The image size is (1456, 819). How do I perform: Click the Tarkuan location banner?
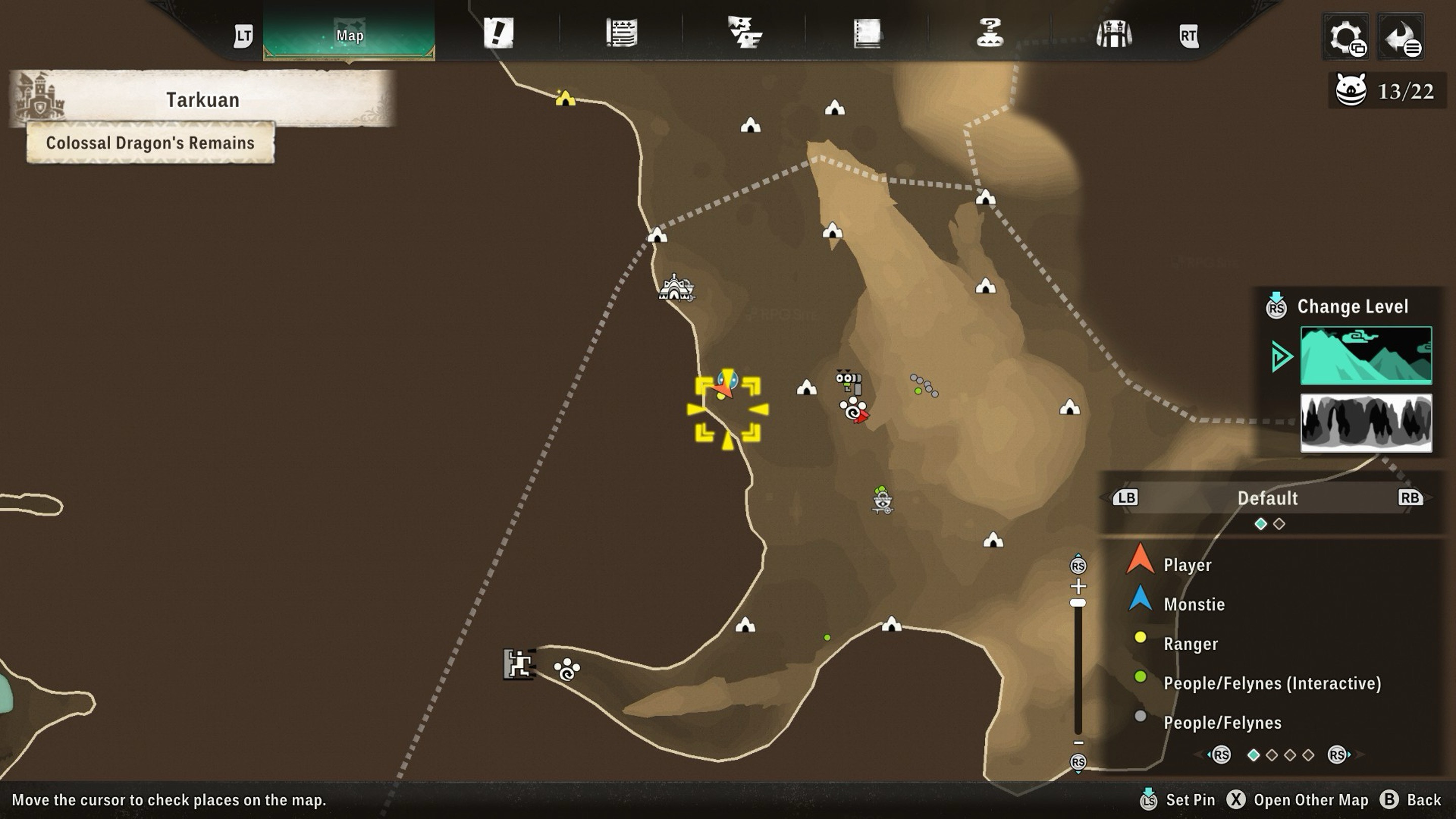pyautogui.click(x=202, y=100)
